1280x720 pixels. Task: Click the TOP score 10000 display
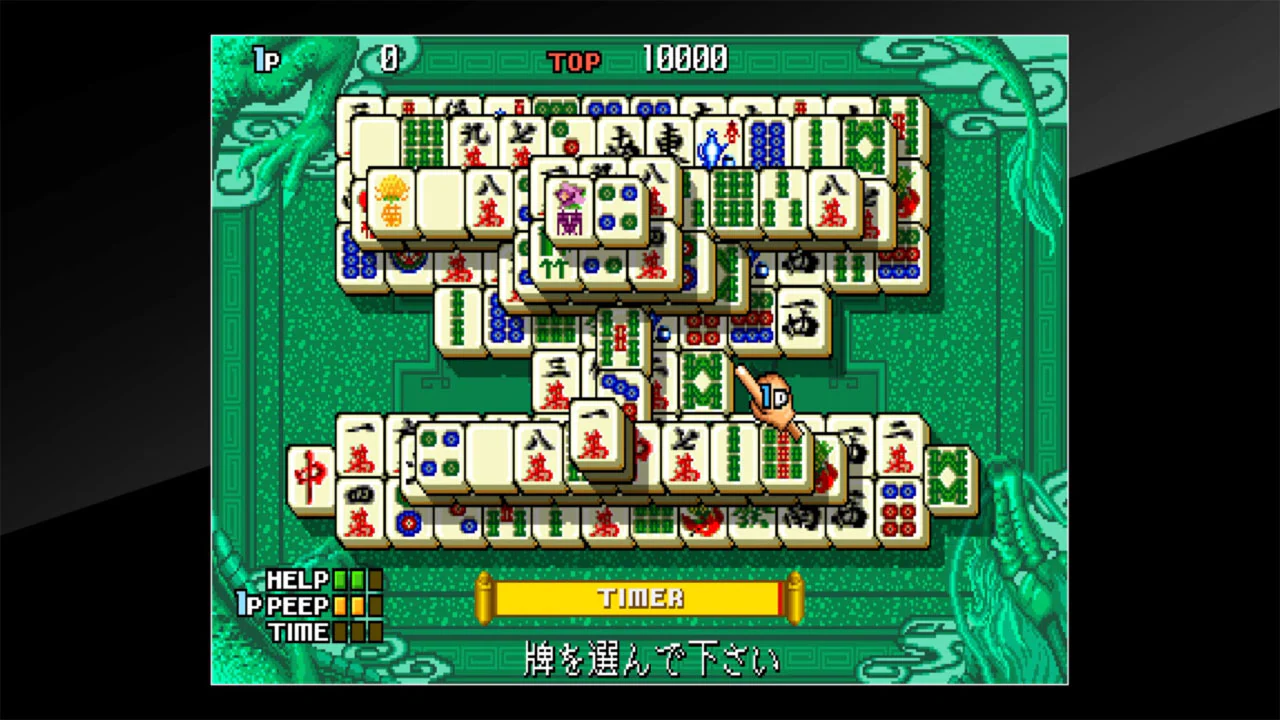[686, 59]
